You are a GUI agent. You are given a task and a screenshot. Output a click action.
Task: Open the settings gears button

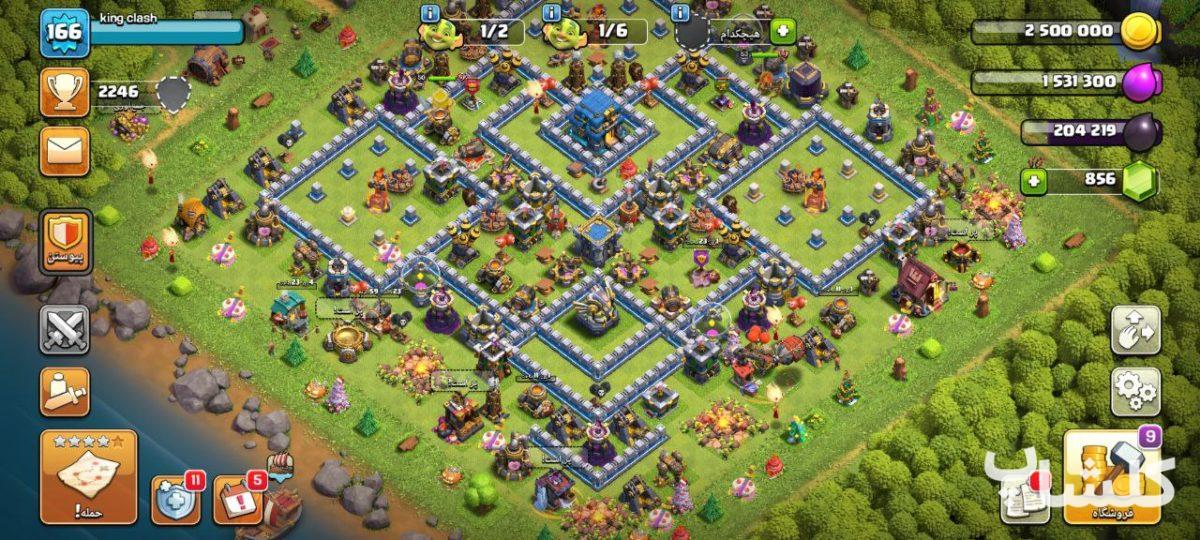click(x=1136, y=391)
